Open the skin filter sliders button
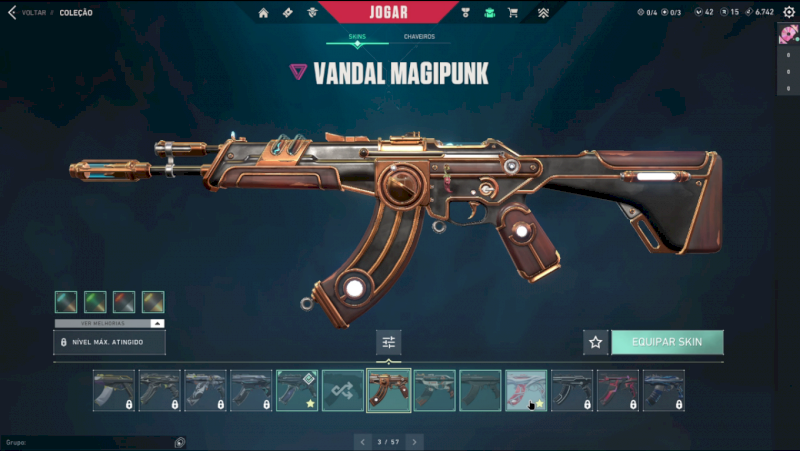Screen dimensions: 800x451 click(x=389, y=342)
